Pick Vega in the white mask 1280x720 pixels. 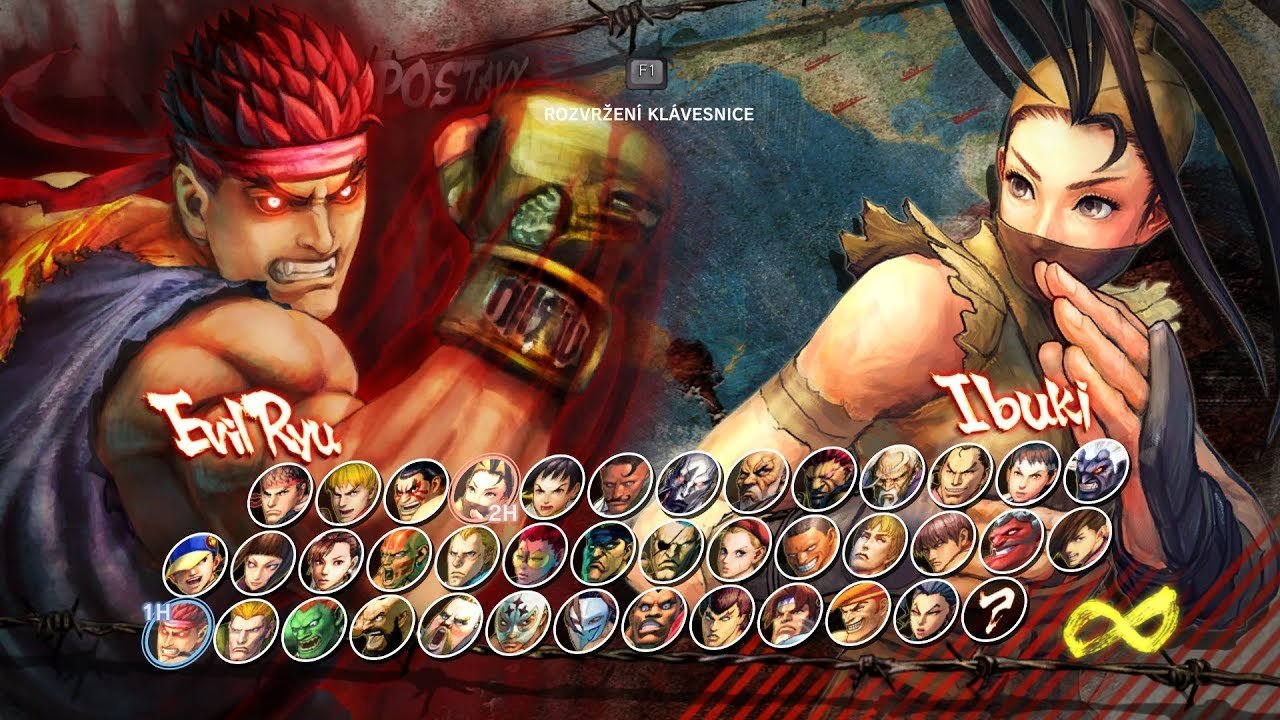586,621
